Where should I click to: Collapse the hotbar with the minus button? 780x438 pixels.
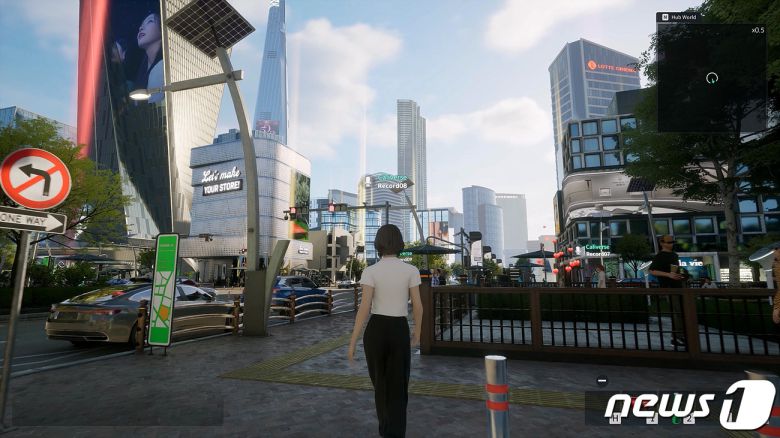click(x=601, y=380)
